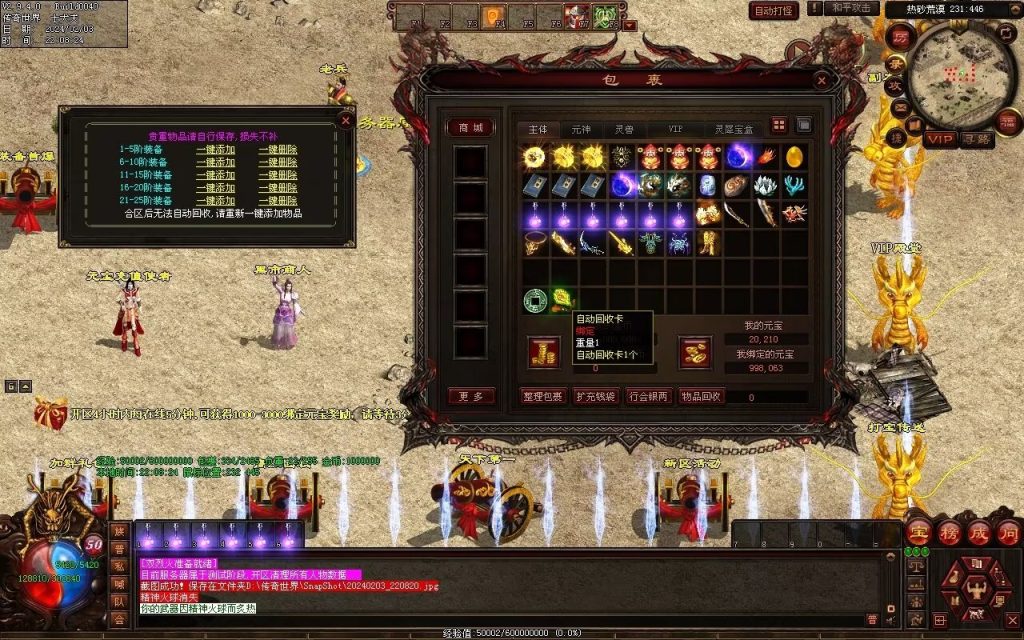Screen dimensions: 1024x640
Task: Switch to the 灵兽 bag tab
Action: [x=624, y=129]
